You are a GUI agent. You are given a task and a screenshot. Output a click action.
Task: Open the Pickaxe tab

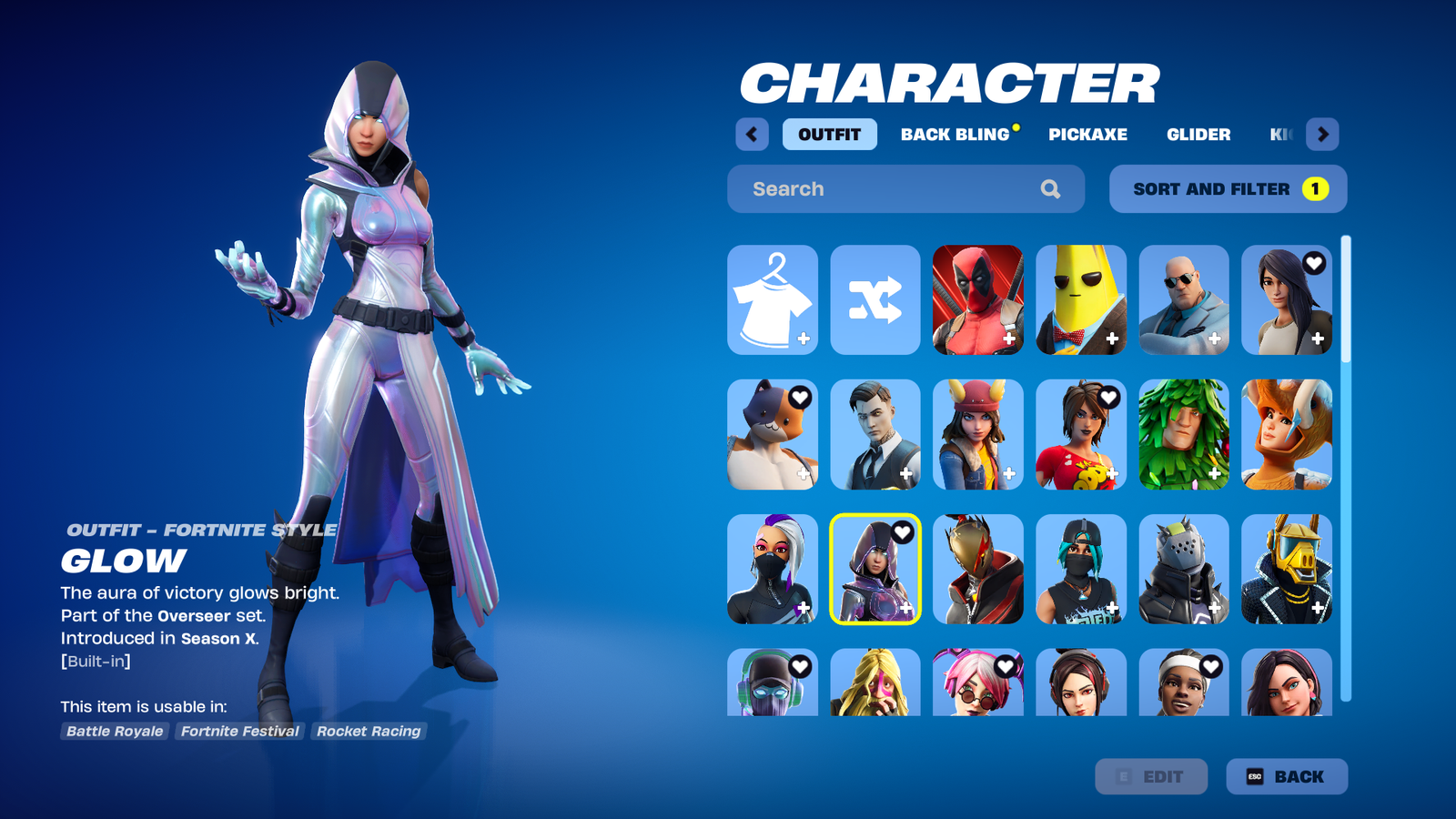pos(1087,135)
